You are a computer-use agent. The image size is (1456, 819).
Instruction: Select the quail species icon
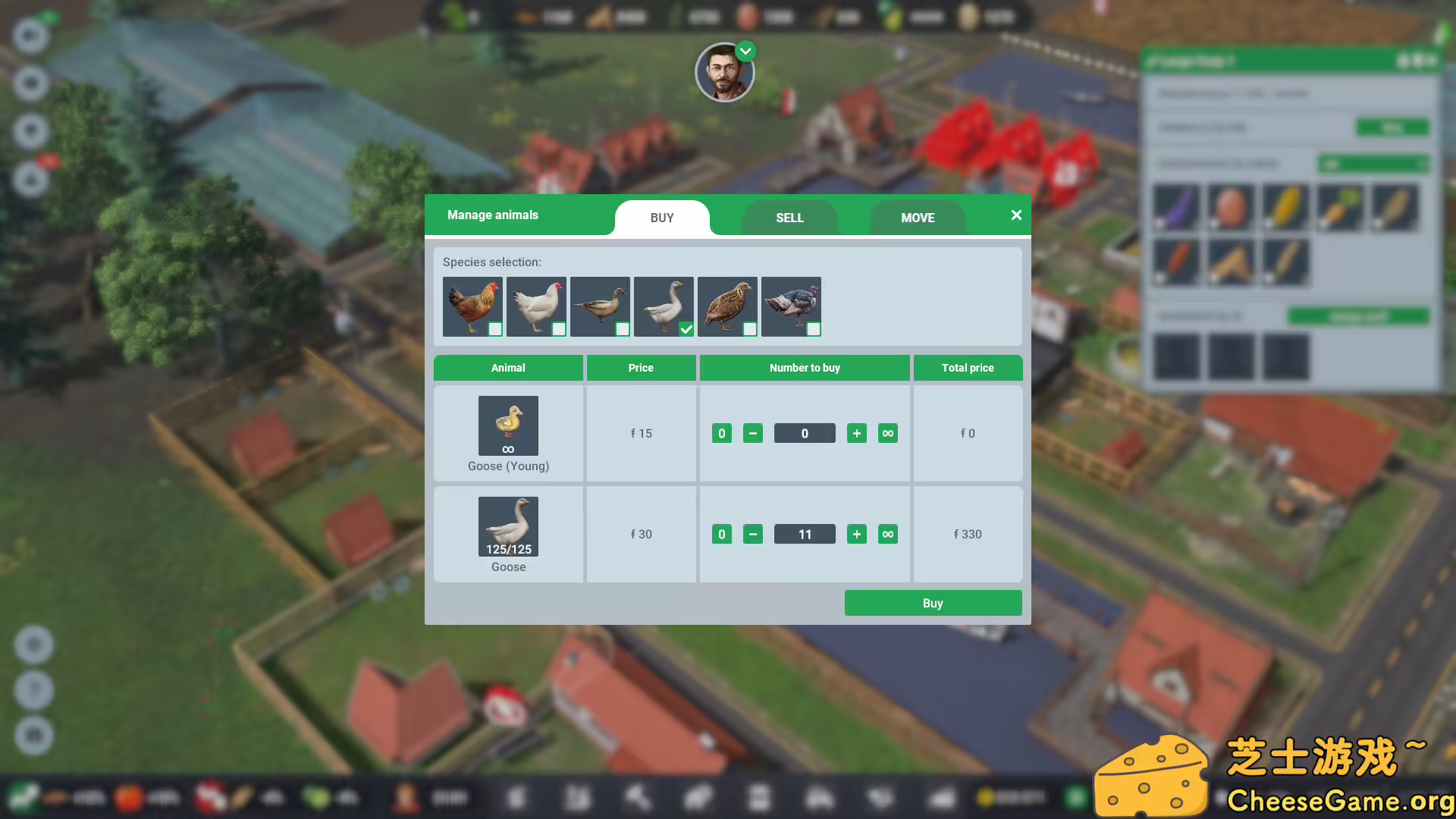[727, 306]
